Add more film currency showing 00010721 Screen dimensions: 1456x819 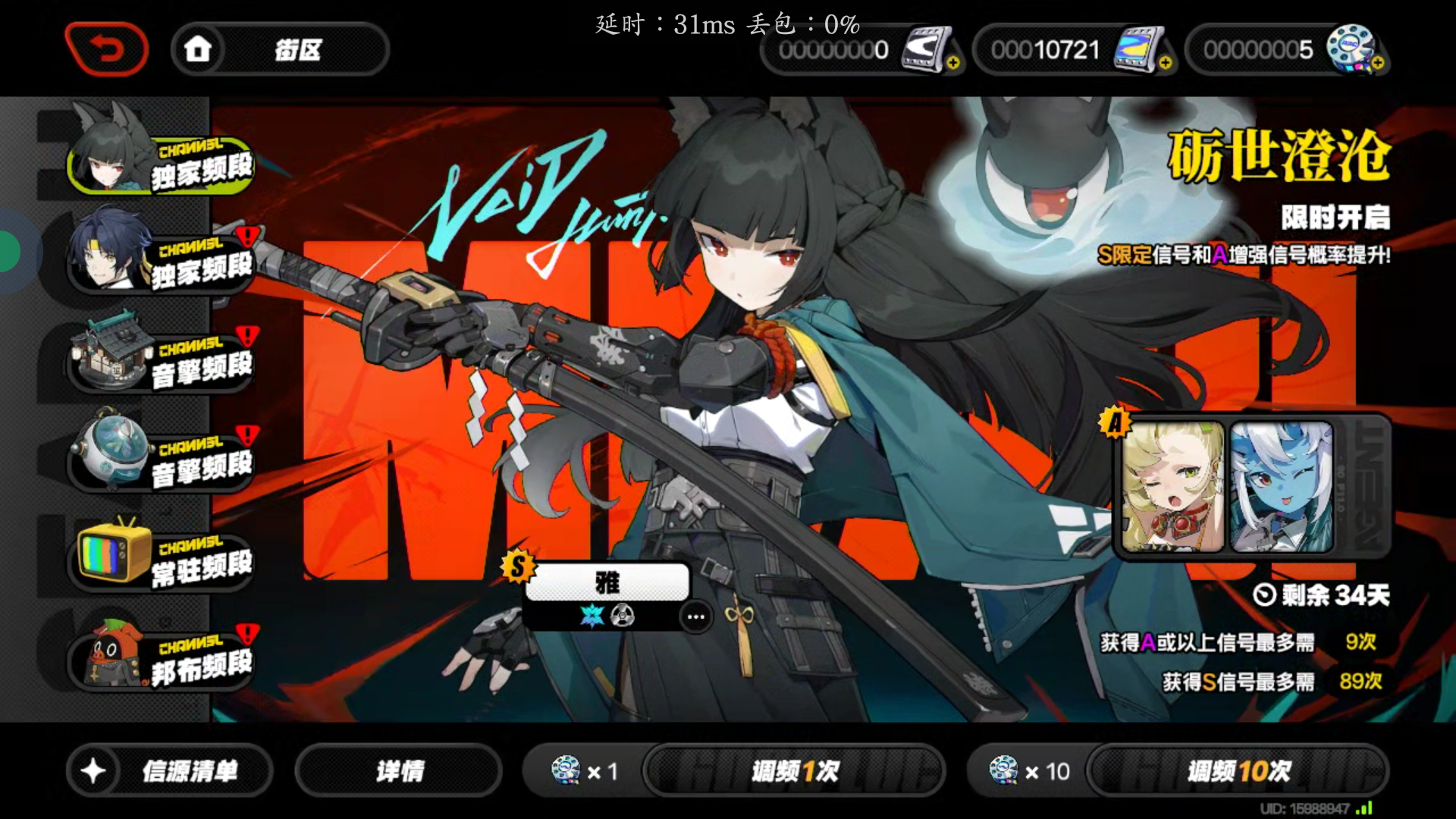pos(1166,63)
